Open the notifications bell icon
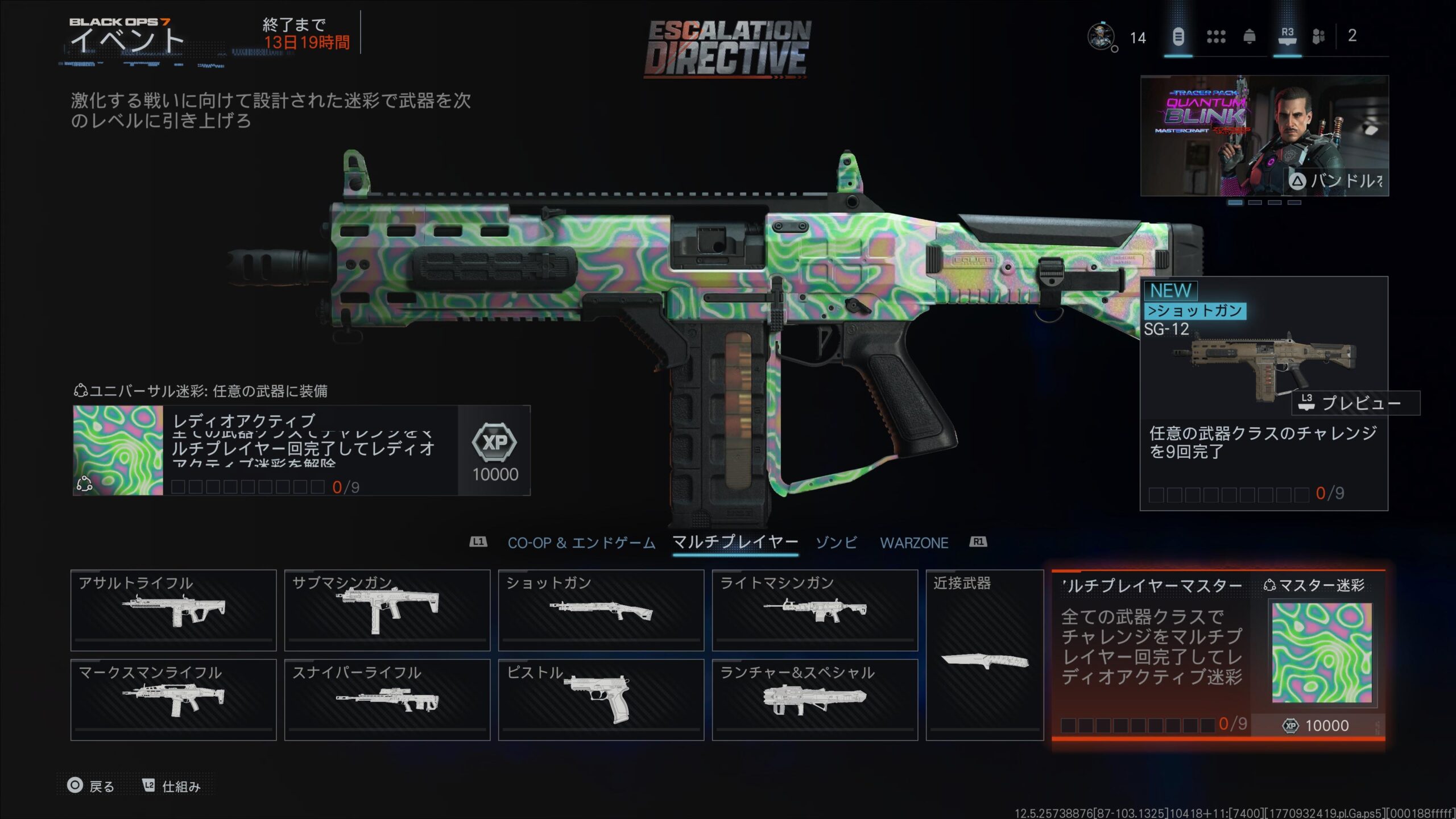Viewport: 1456px width, 819px height. pos(1249,37)
